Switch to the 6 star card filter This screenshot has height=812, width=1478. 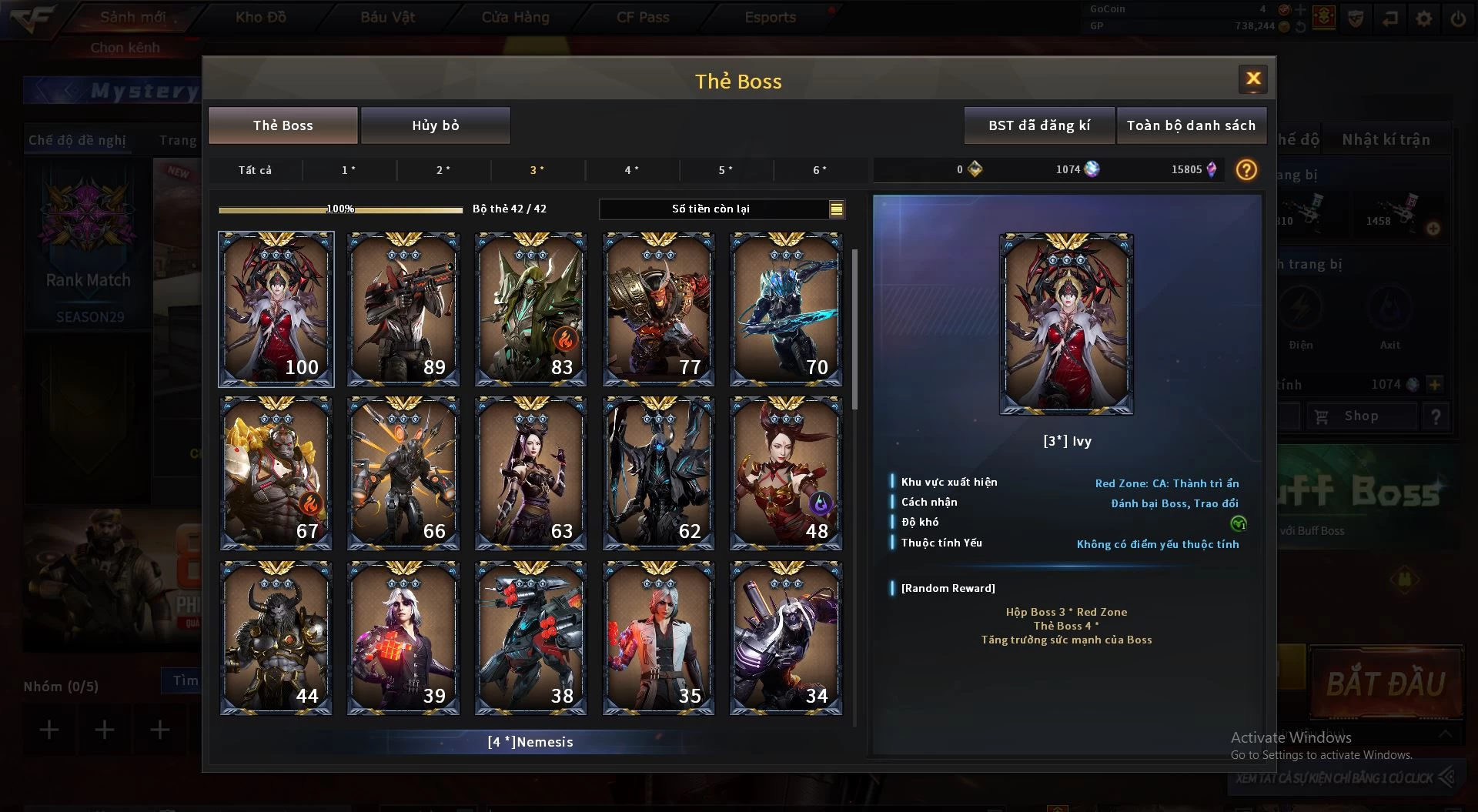(x=820, y=170)
